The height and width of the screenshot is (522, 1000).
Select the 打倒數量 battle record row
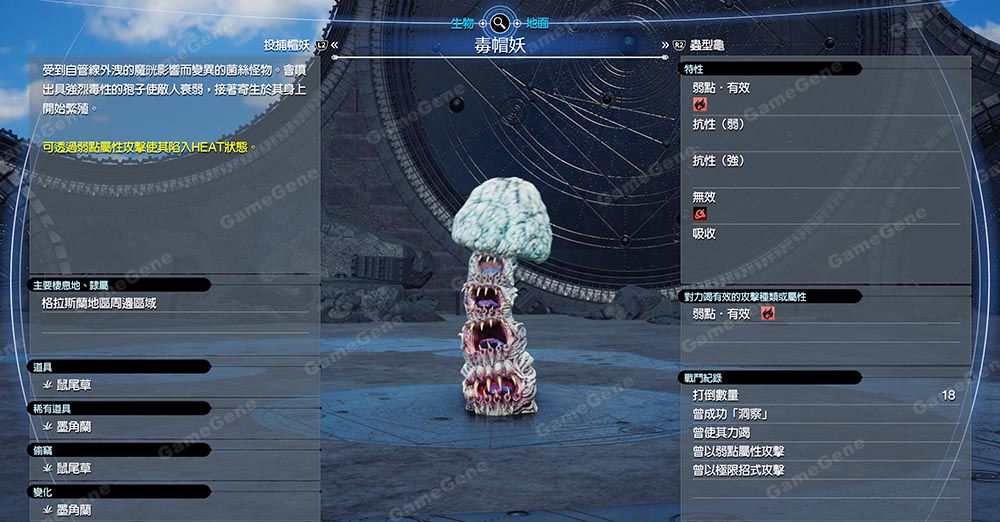click(820, 396)
